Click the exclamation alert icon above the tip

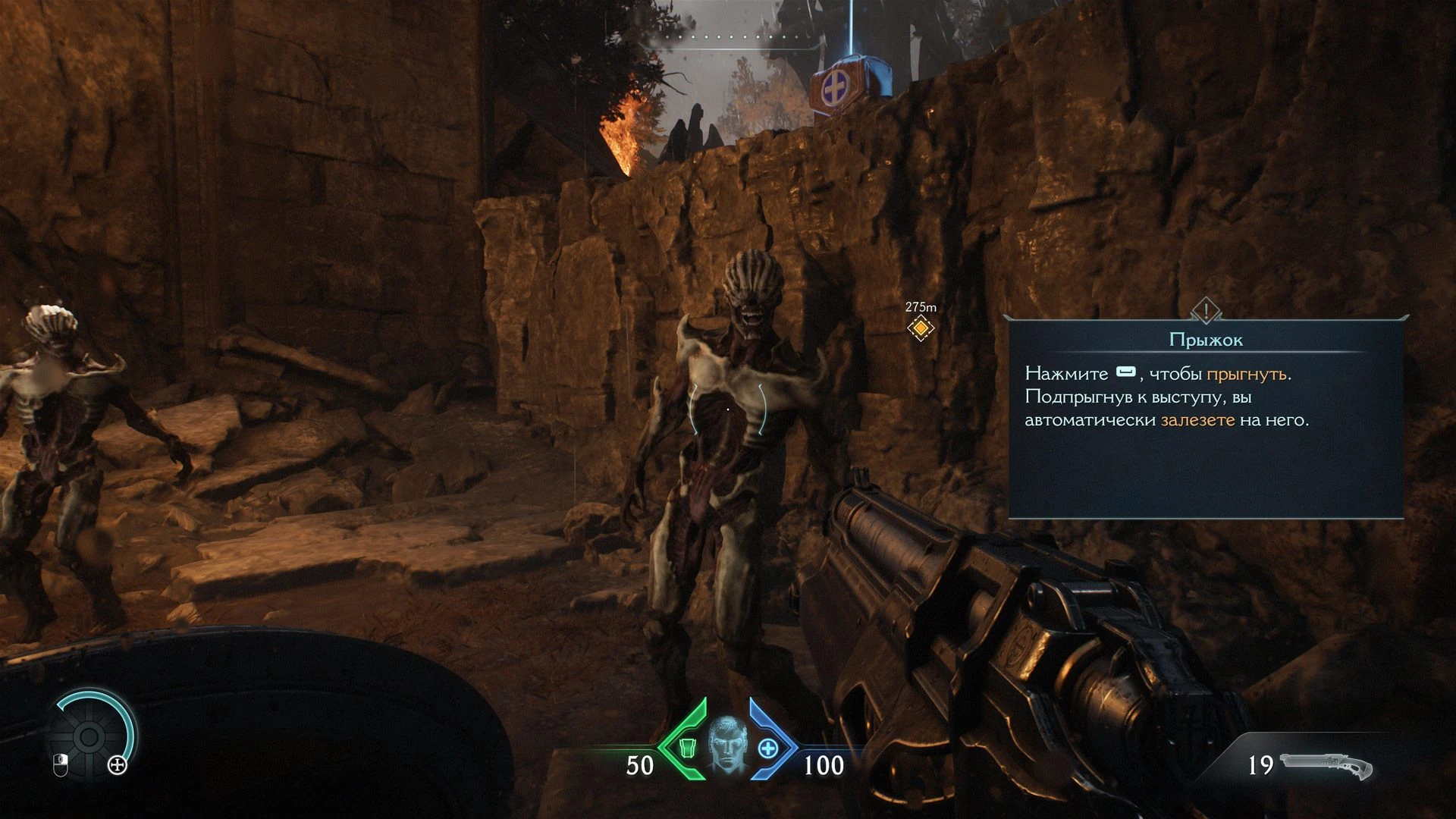click(1205, 309)
